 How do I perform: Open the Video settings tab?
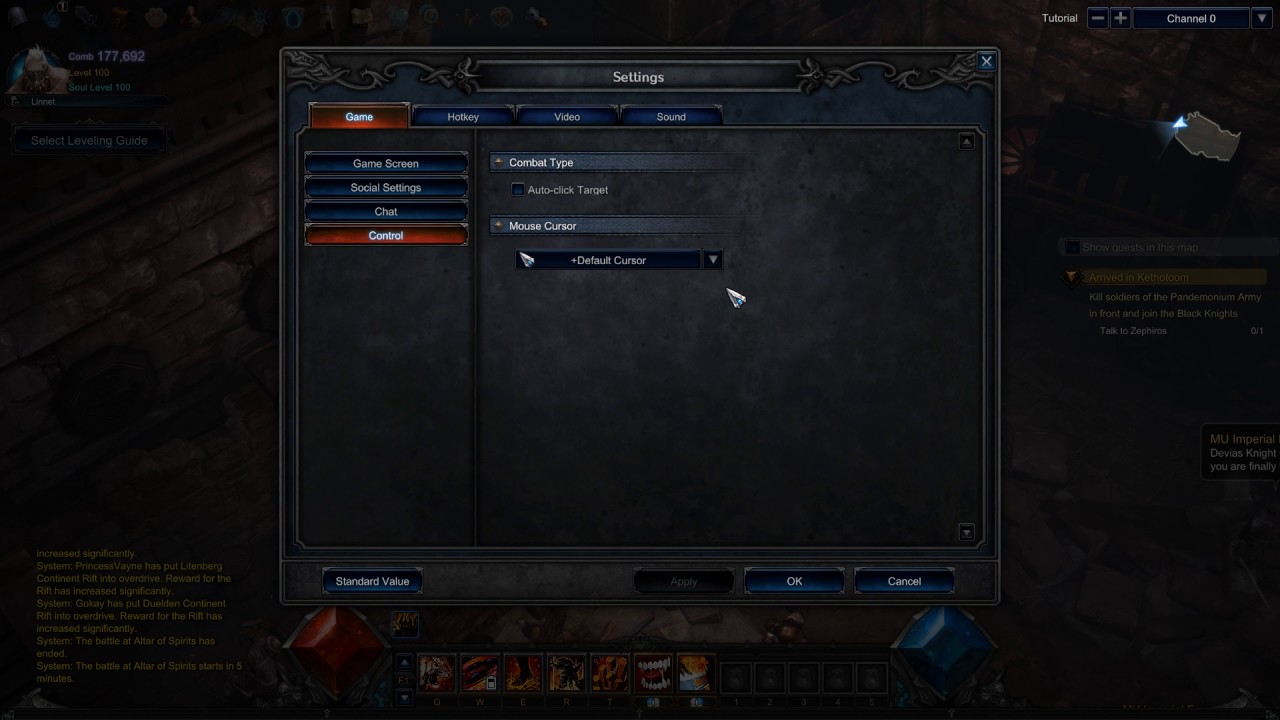pyautogui.click(x=566, y=116)
